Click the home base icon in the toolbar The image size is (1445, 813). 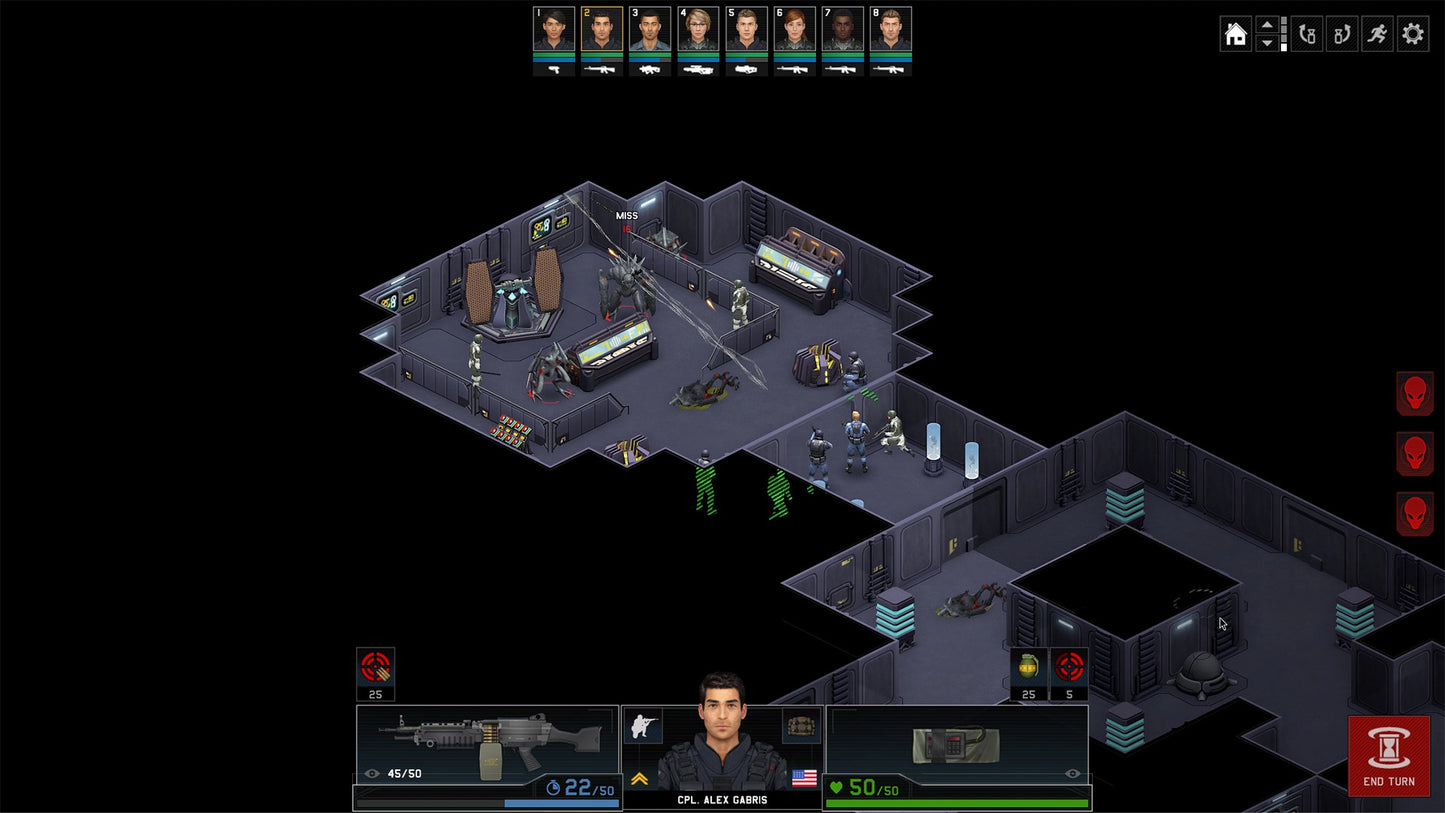1235,33
